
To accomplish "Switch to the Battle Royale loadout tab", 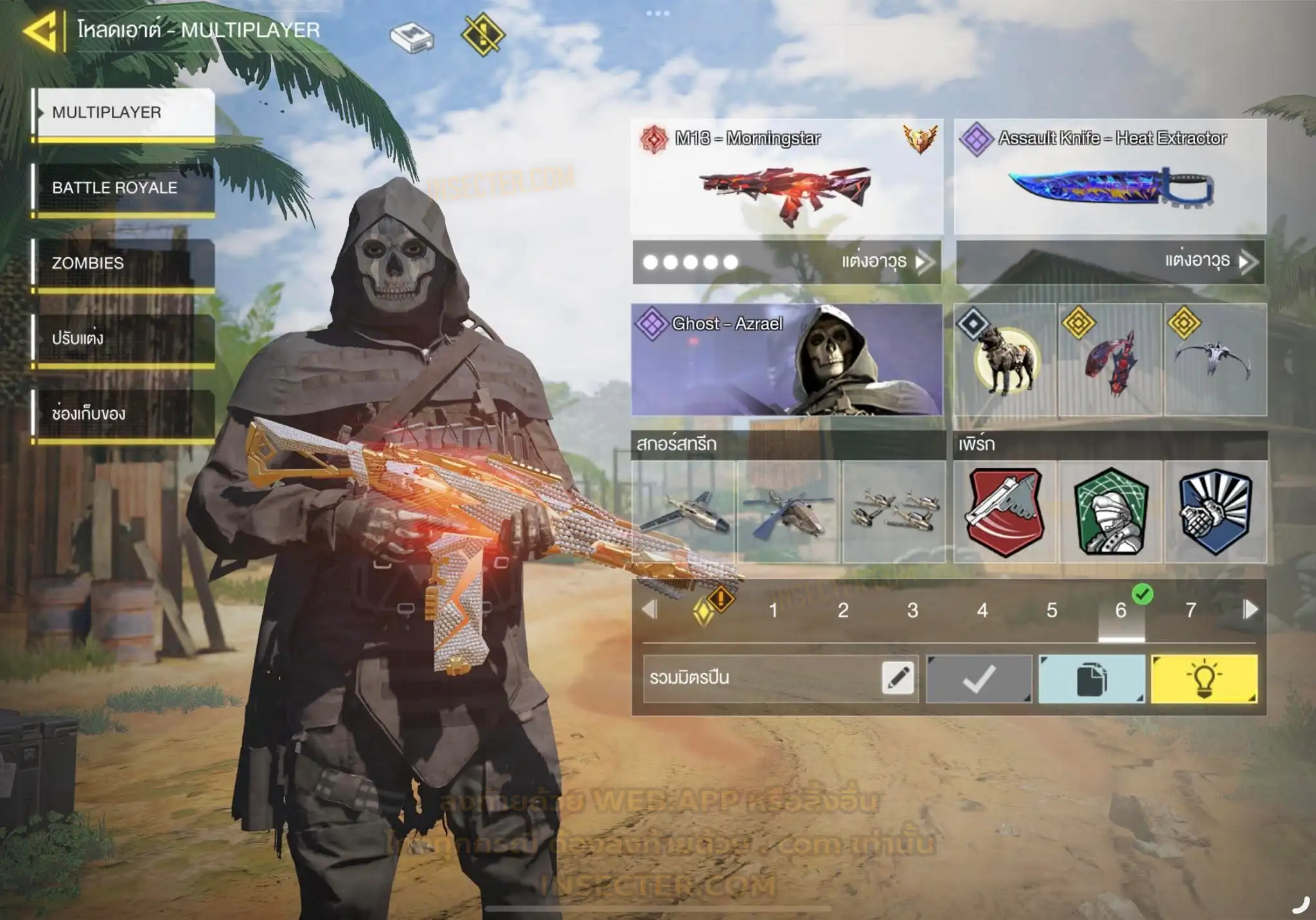I will click(123, 188).
